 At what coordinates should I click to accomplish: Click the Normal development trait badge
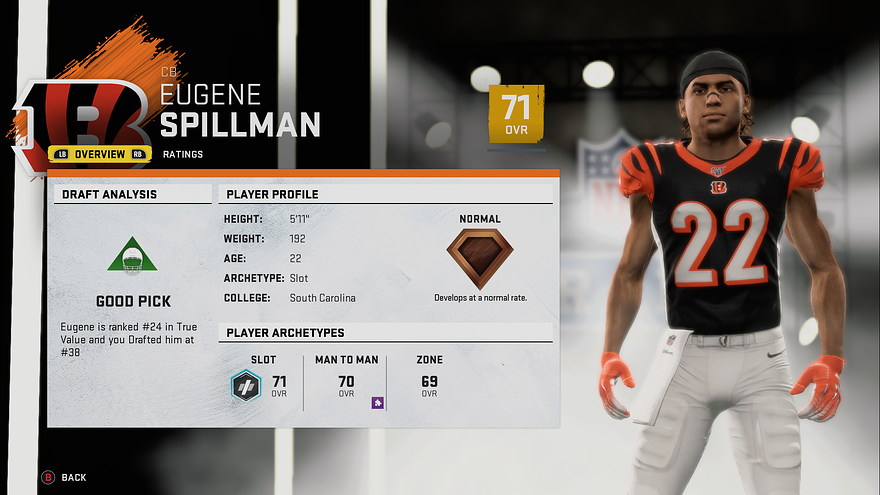click(480, 258)
